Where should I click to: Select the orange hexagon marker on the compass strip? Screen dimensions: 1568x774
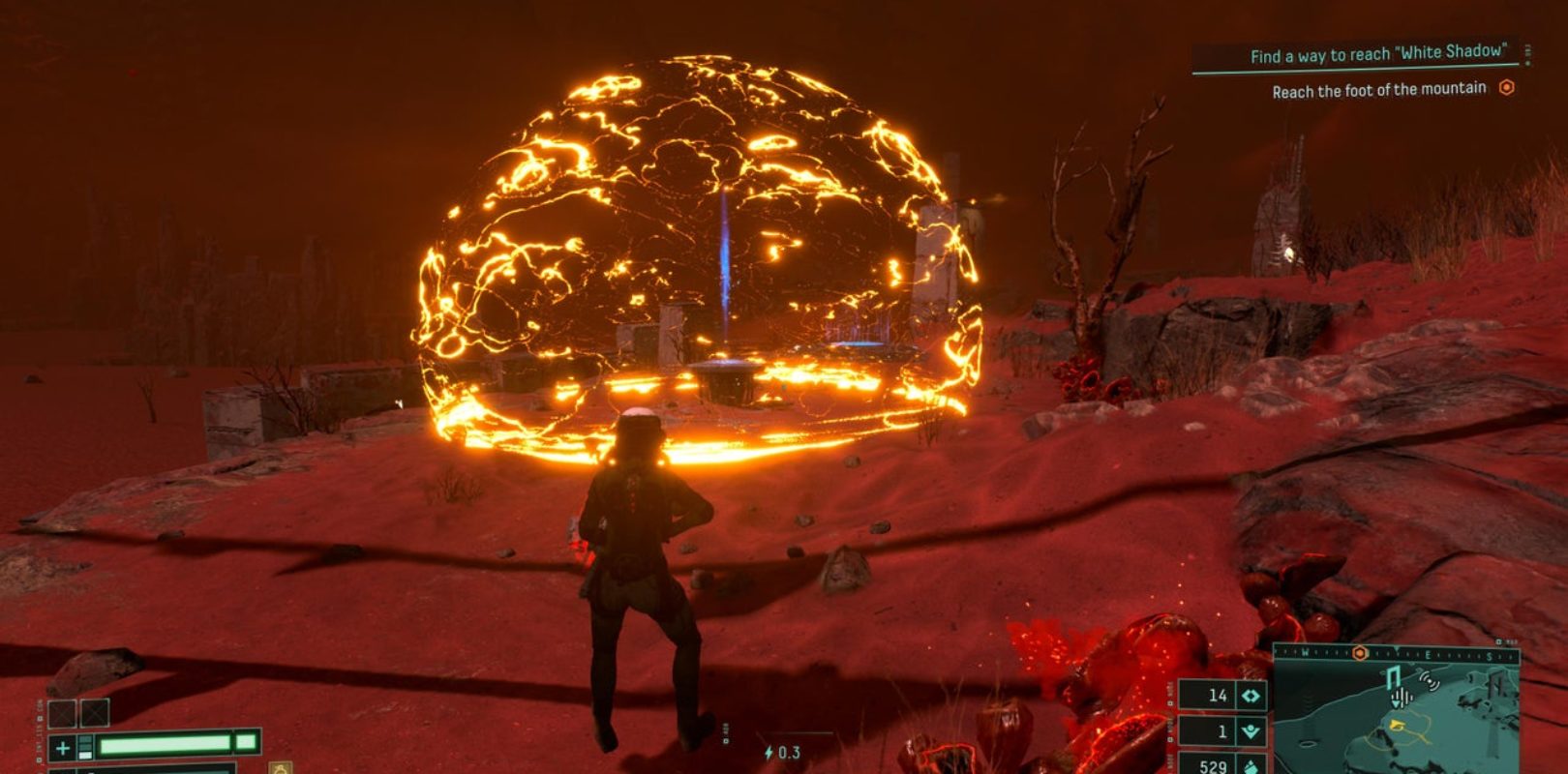pyautogui.click(x=1360, y=651)
